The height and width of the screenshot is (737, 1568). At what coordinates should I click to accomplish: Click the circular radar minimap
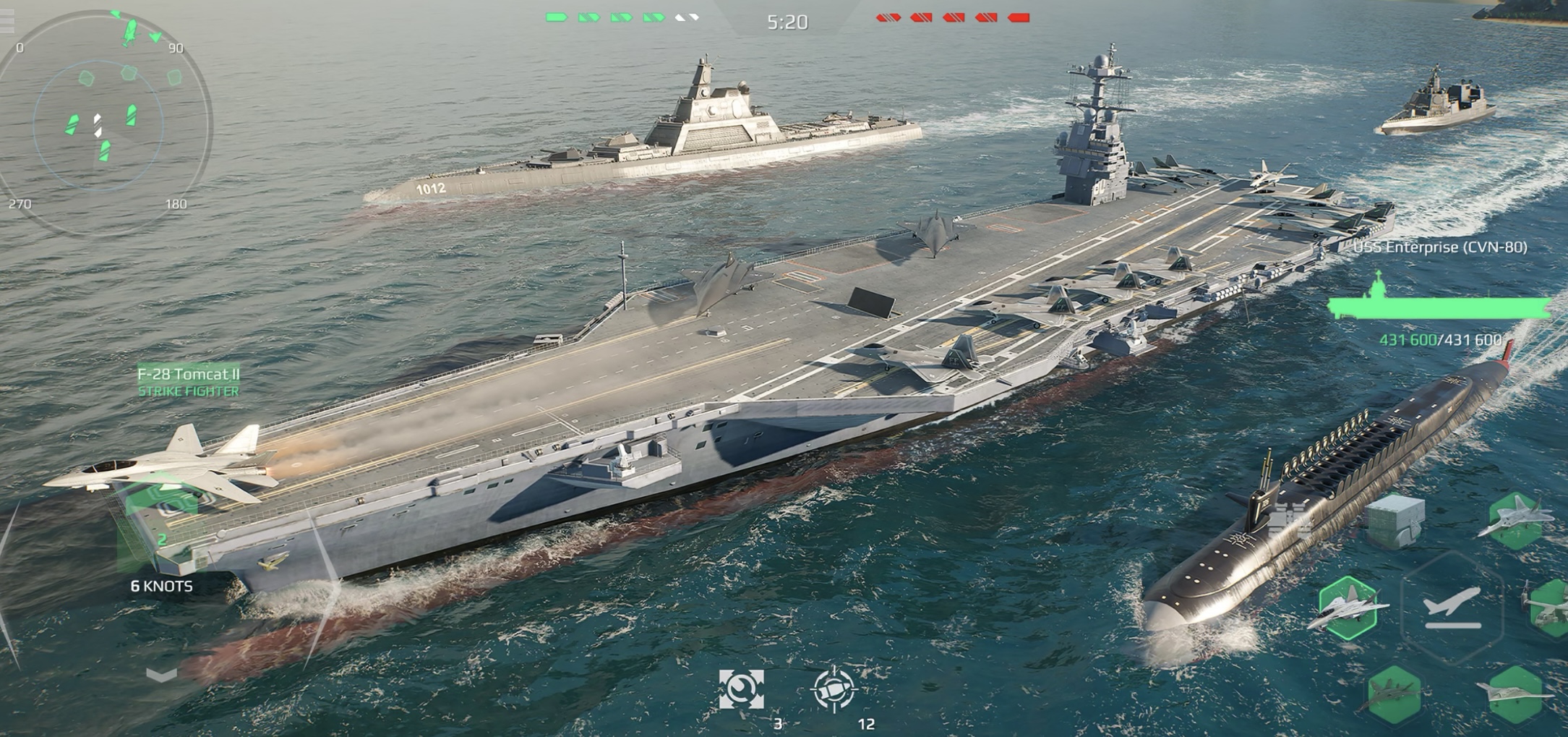tap(101, 124)
